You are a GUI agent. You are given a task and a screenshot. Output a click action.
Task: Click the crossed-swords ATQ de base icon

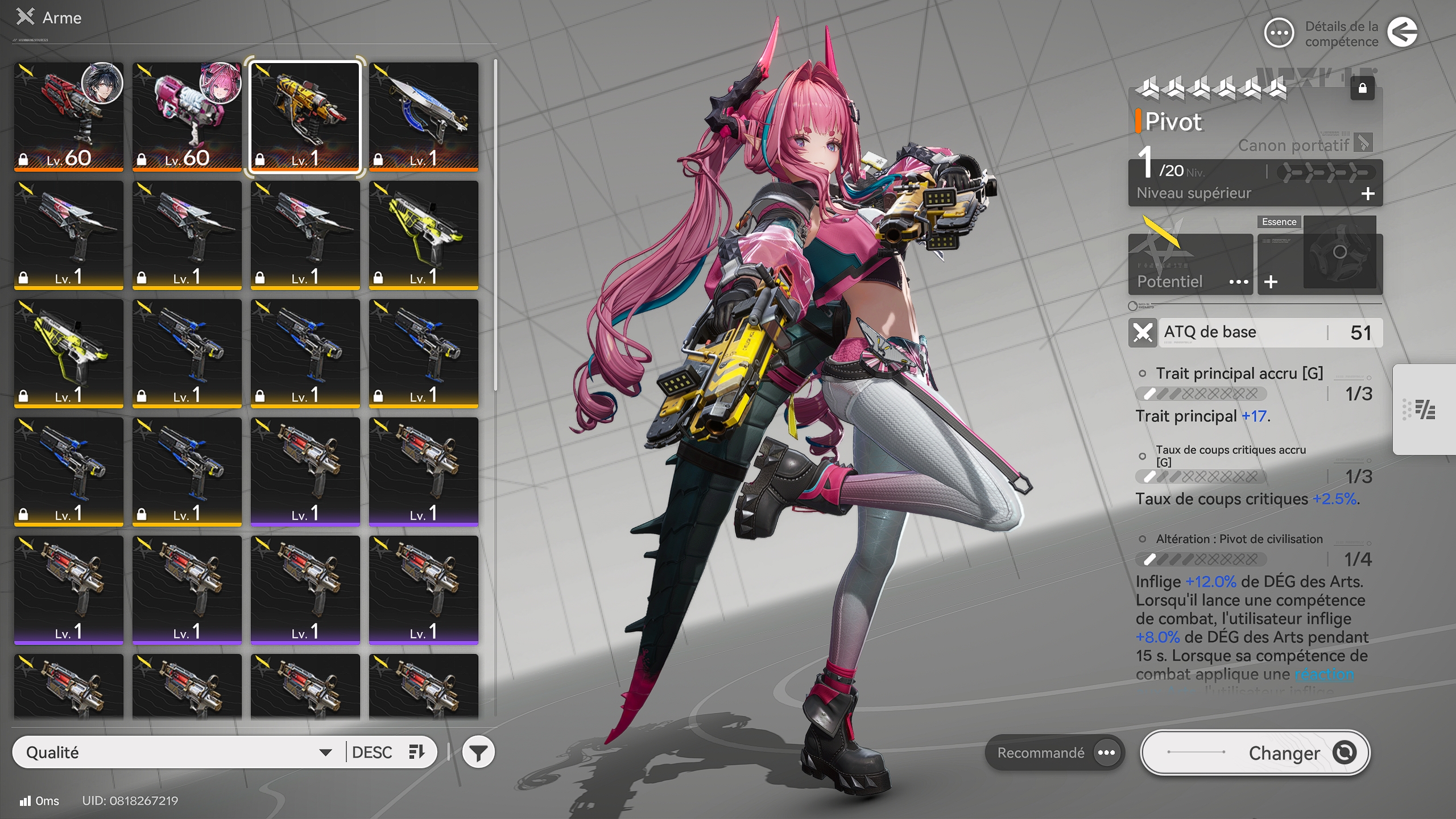pos(1143,332)
